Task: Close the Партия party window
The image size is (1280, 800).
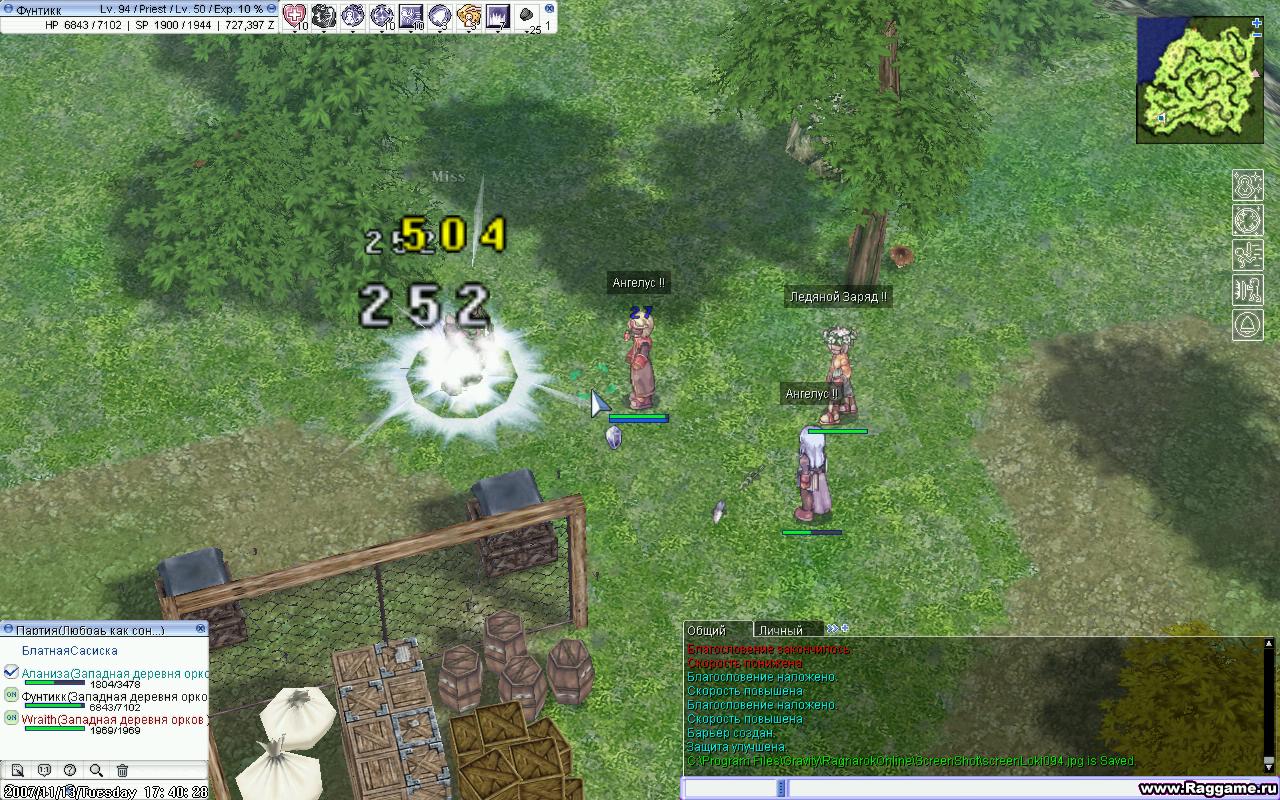Action: (201, 628)
